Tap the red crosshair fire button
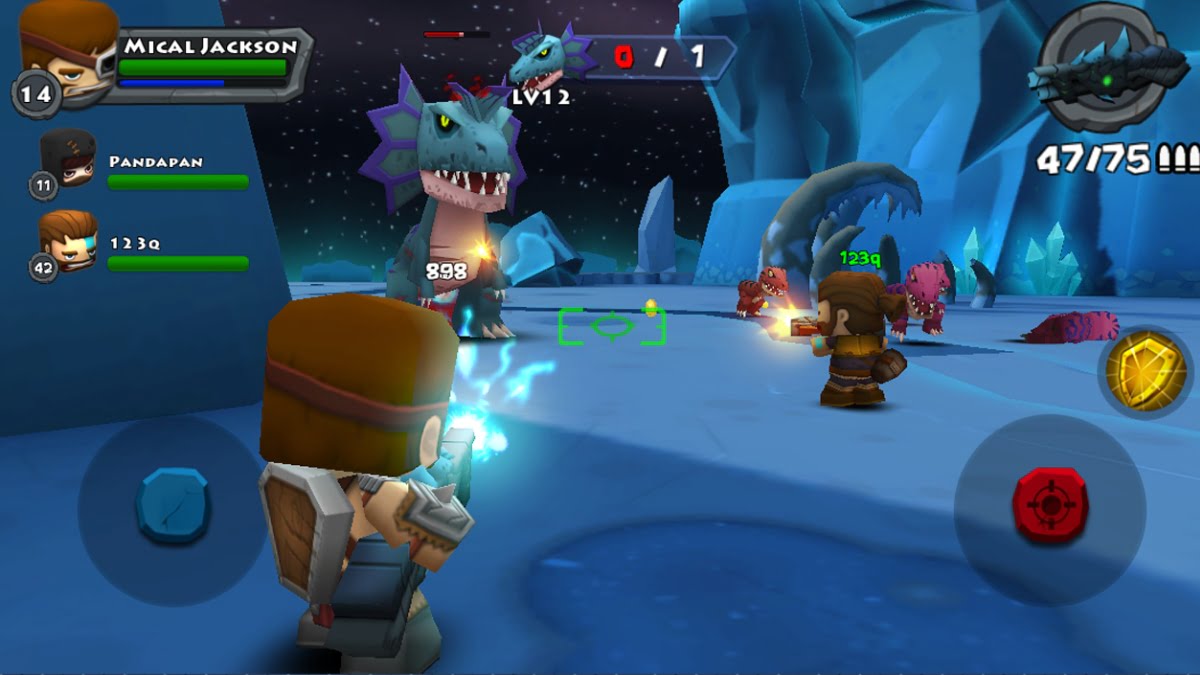 point(1050,505)
